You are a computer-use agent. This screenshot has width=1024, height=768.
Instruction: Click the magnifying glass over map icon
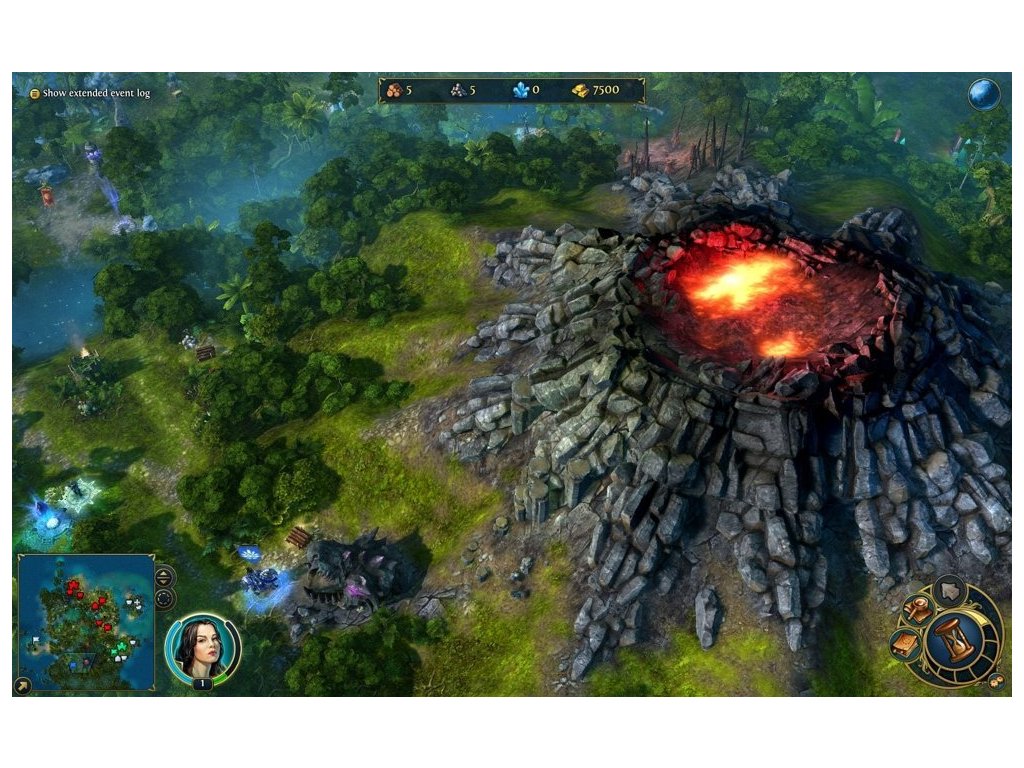917,610
